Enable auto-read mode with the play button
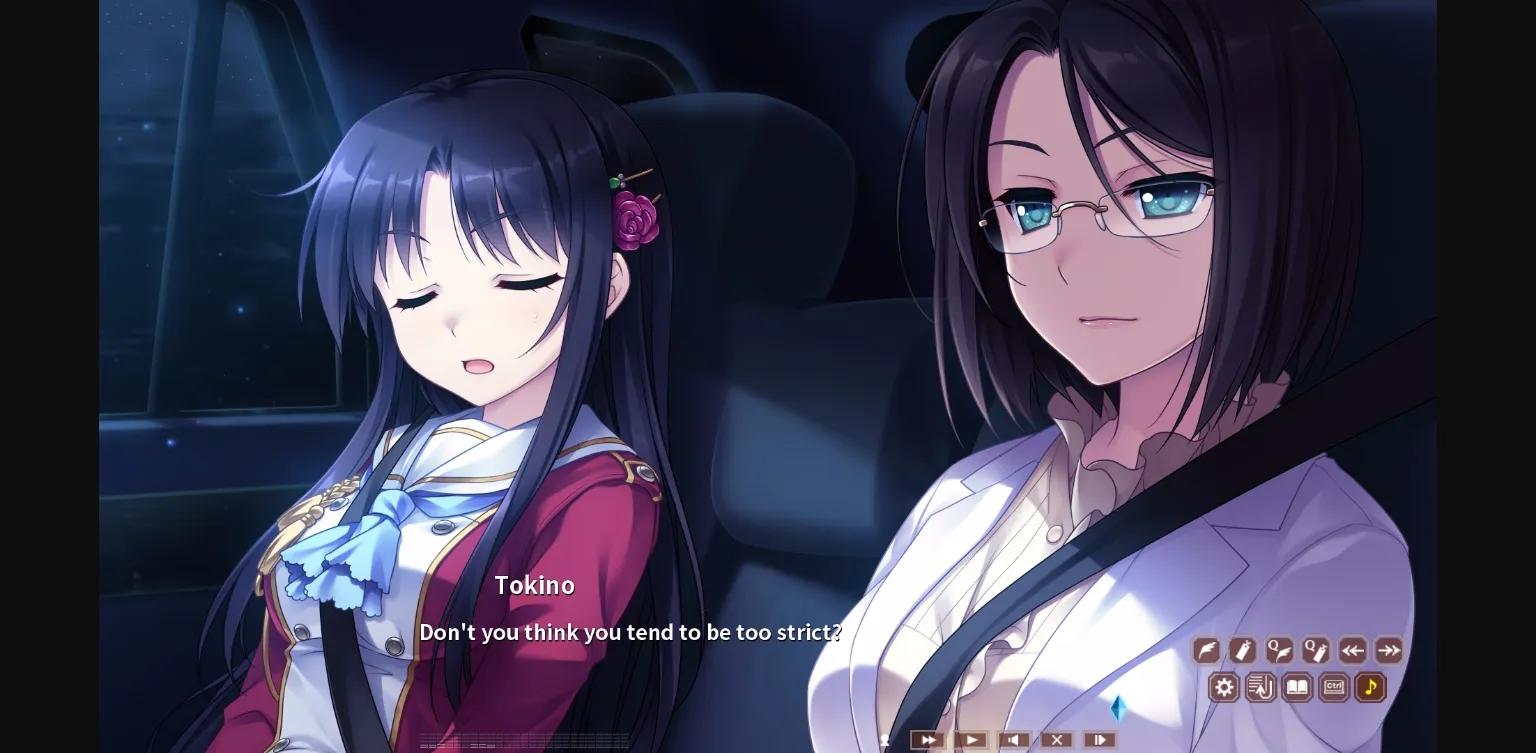 click(x=971, y=740)
